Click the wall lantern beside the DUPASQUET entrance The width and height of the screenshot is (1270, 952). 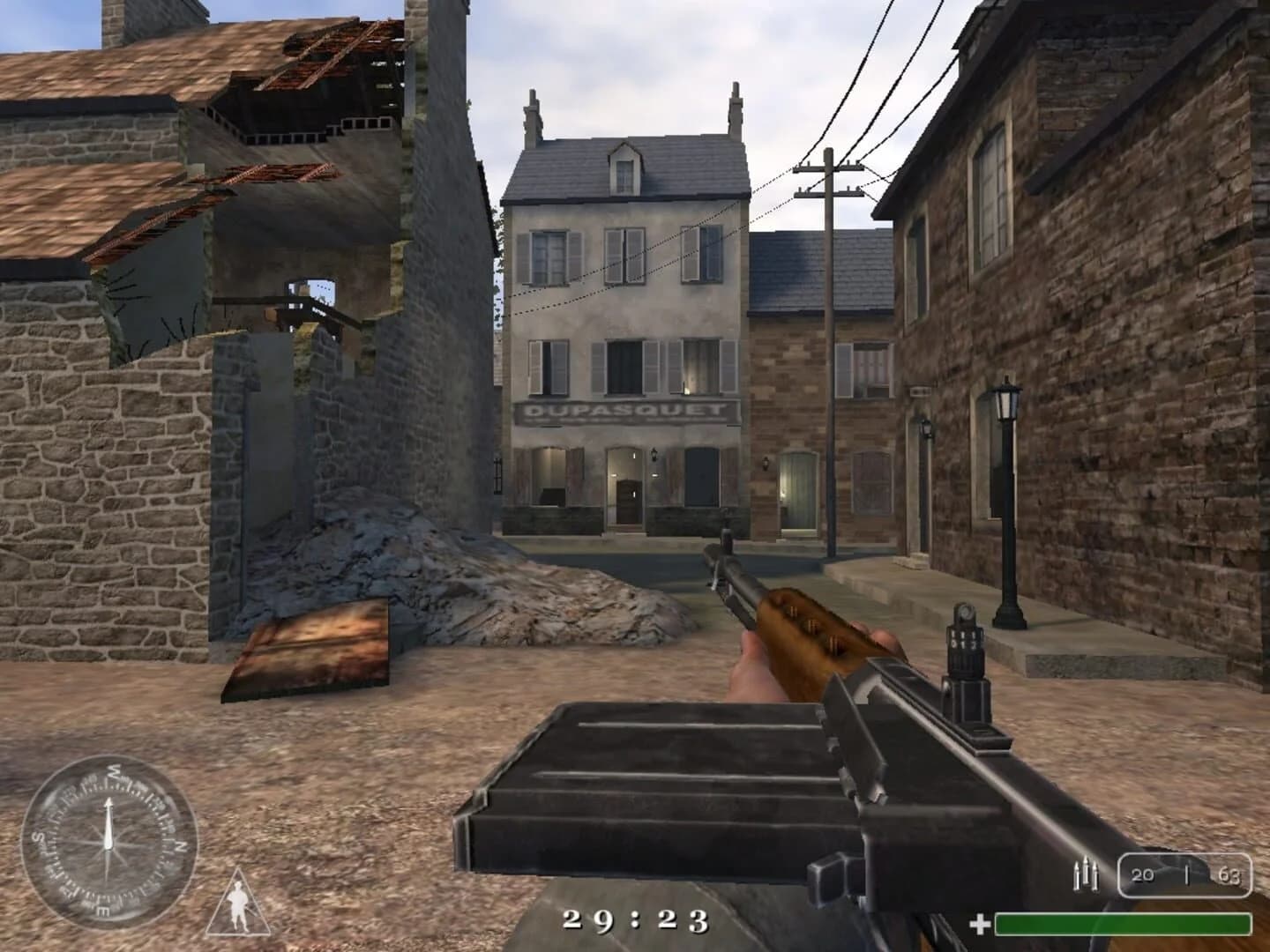(653, 454)
